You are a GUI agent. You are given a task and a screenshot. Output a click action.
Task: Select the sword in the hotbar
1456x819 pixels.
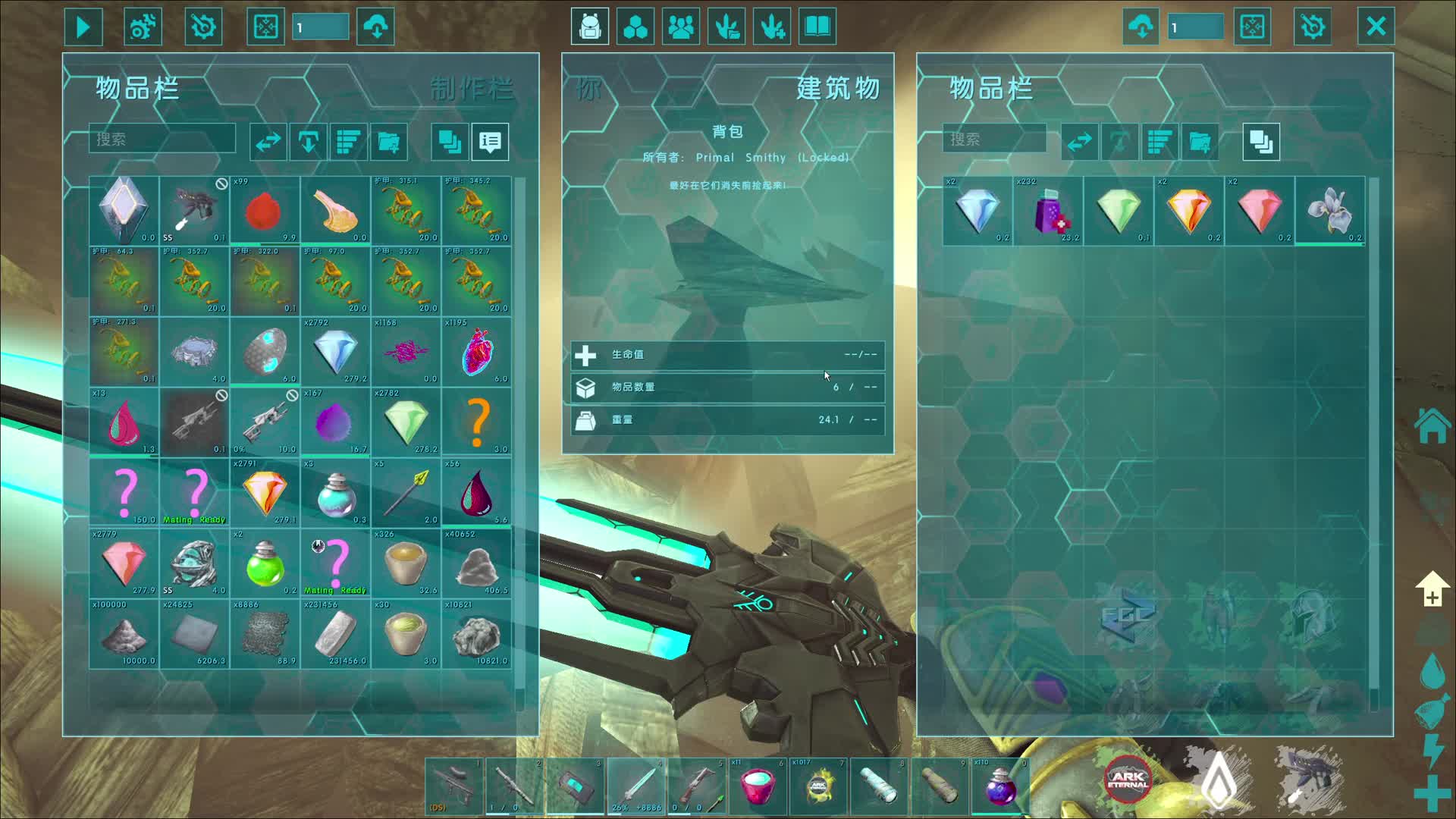(x=637, y=786)
